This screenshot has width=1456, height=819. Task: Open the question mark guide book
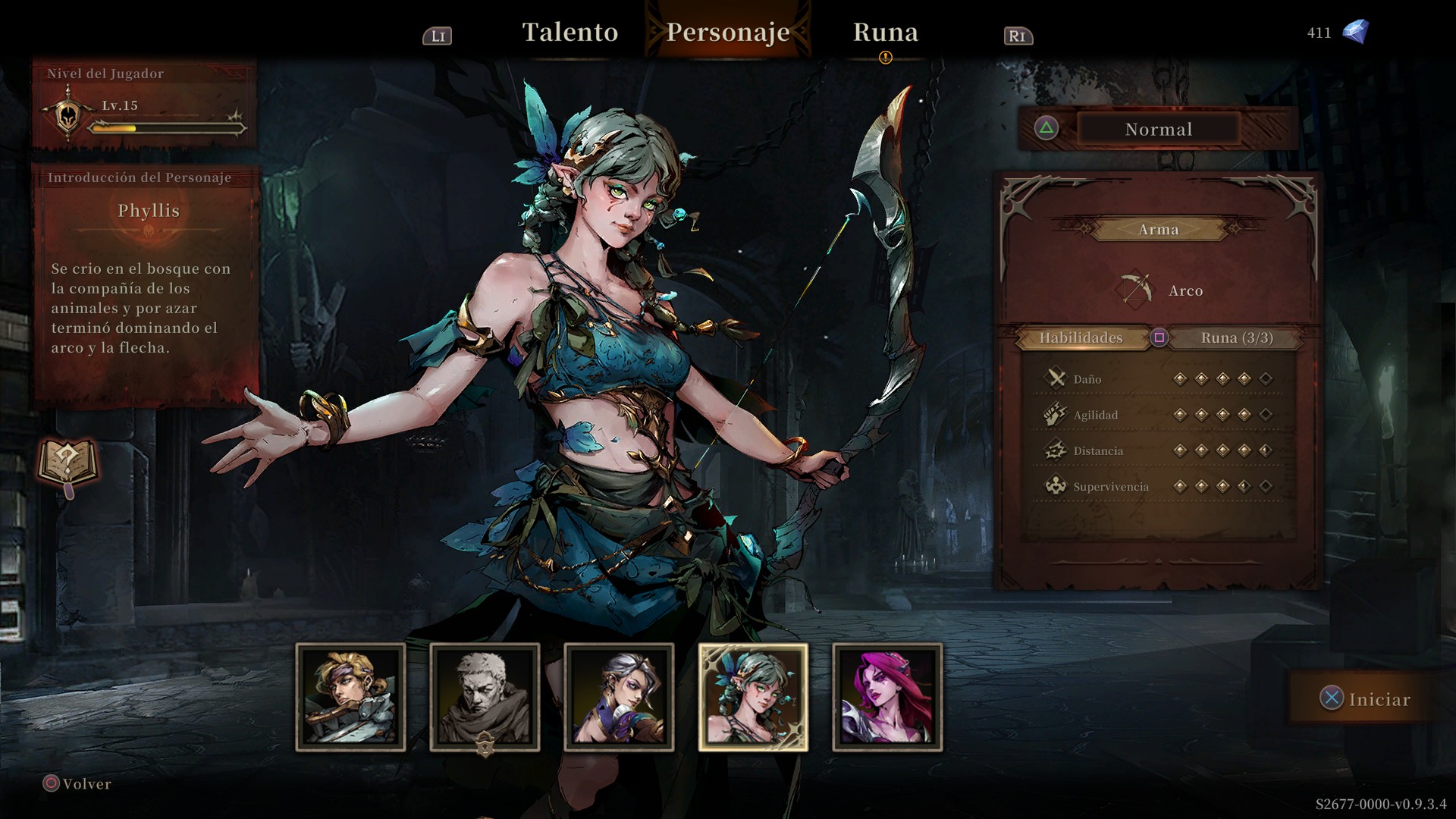tap(68, 462)
